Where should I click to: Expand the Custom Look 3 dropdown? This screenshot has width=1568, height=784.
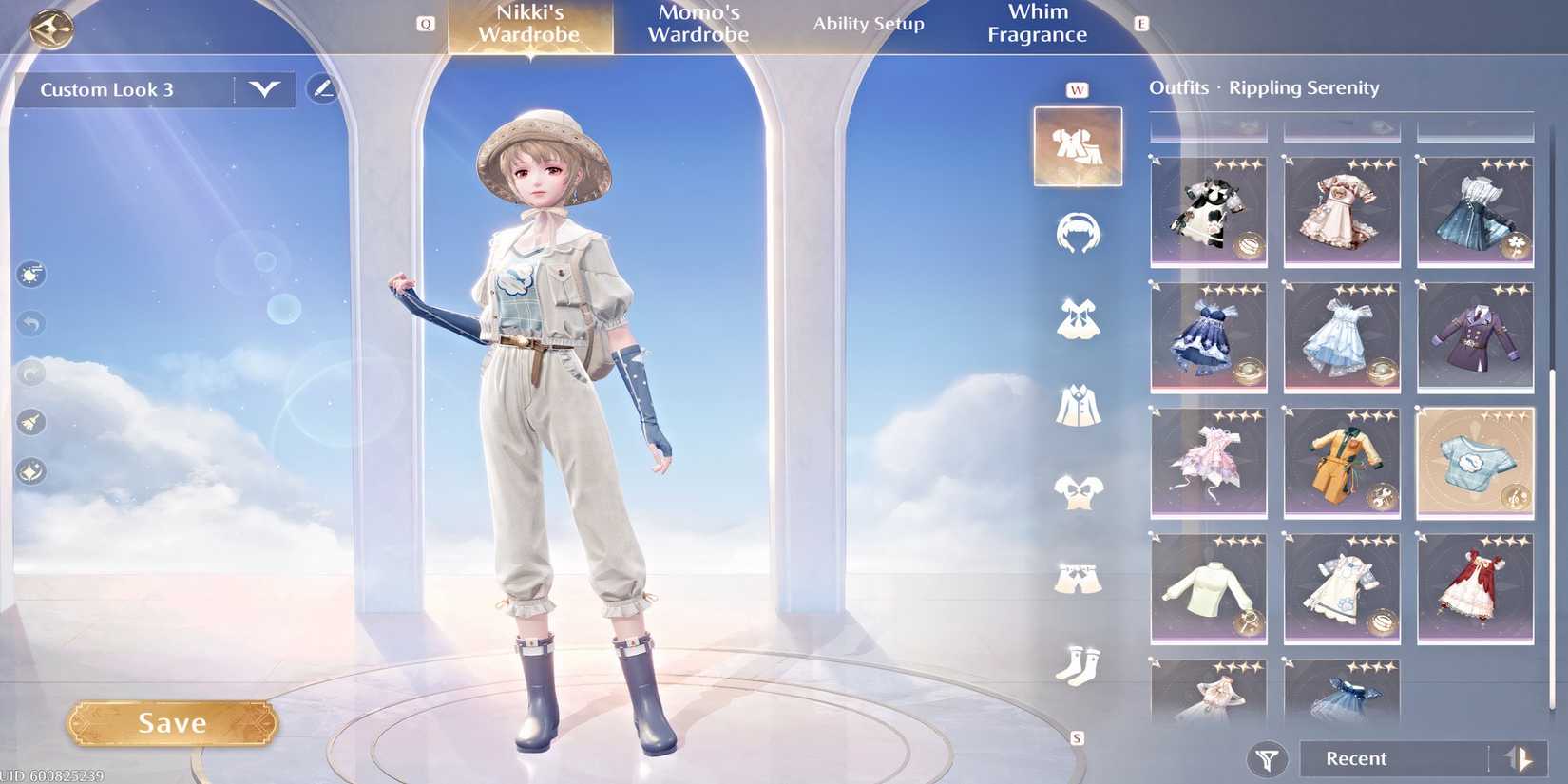(x=263, y=90)
